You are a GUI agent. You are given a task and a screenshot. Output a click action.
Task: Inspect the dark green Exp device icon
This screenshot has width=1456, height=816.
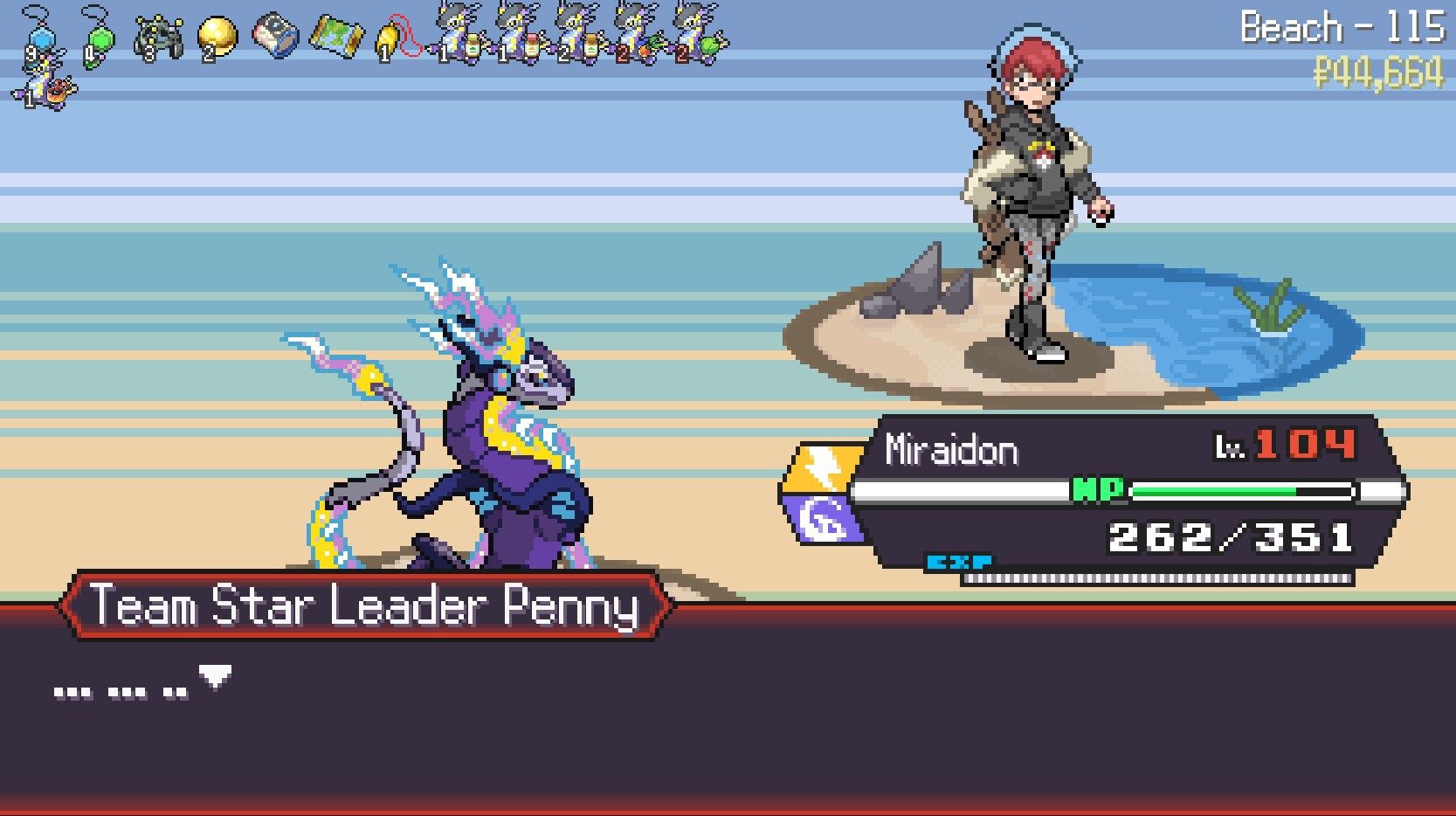(x=158, y=38)
